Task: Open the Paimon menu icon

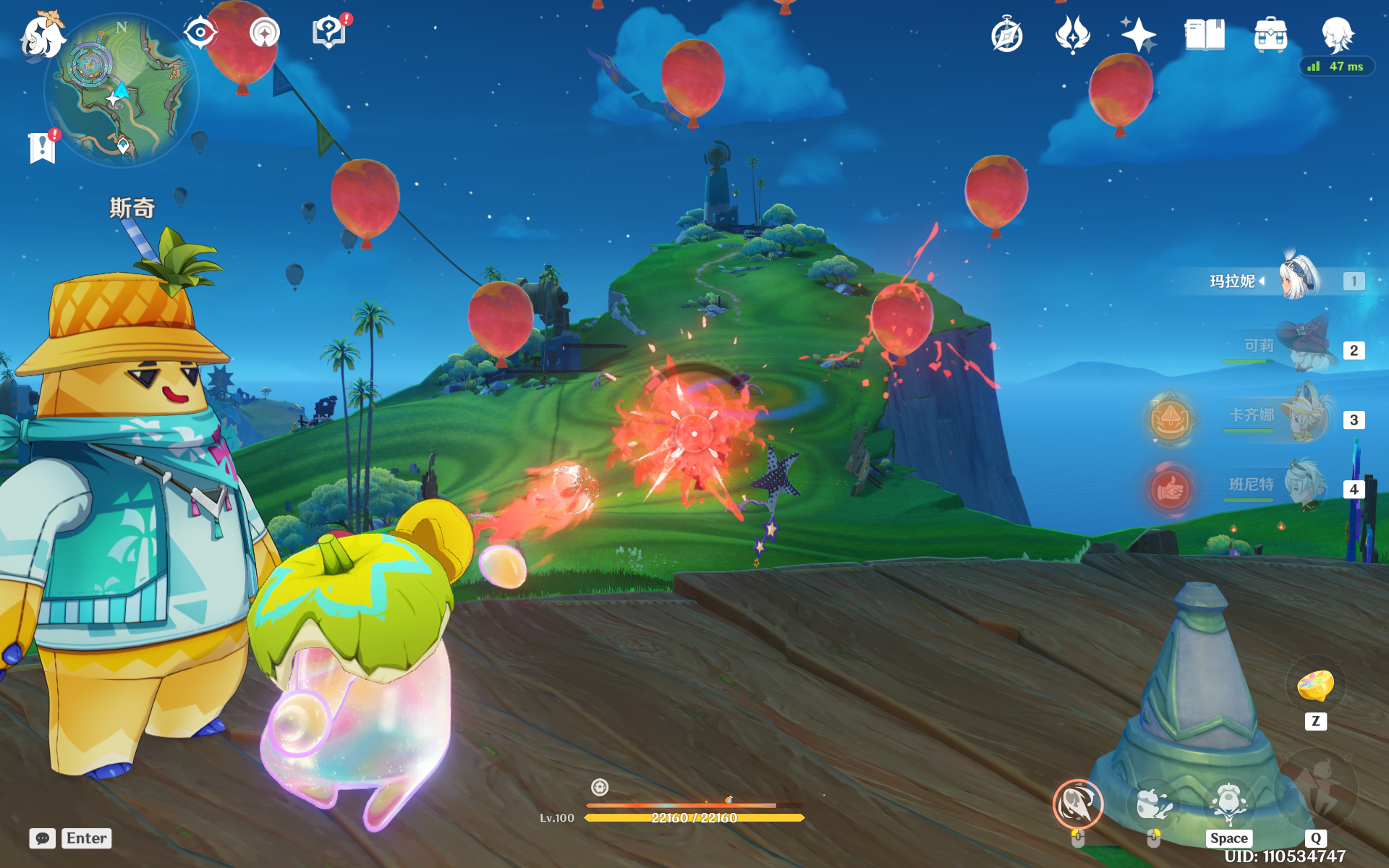Action: coord(41,36)
